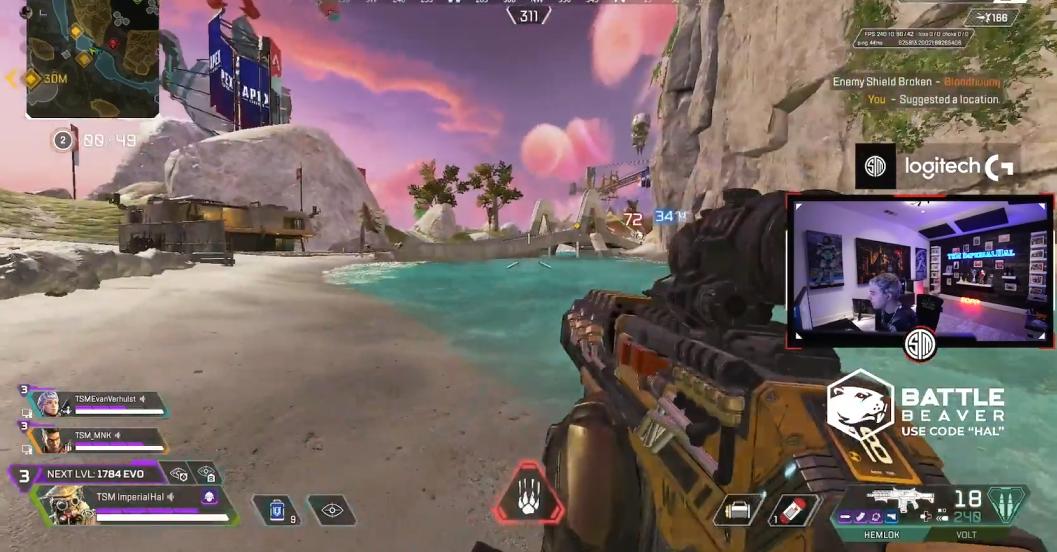Image resolution: width=1057 pixels, height=552 pixels.
Task: Click the streamer webcam overlay
Action: (x=919, y=270)
